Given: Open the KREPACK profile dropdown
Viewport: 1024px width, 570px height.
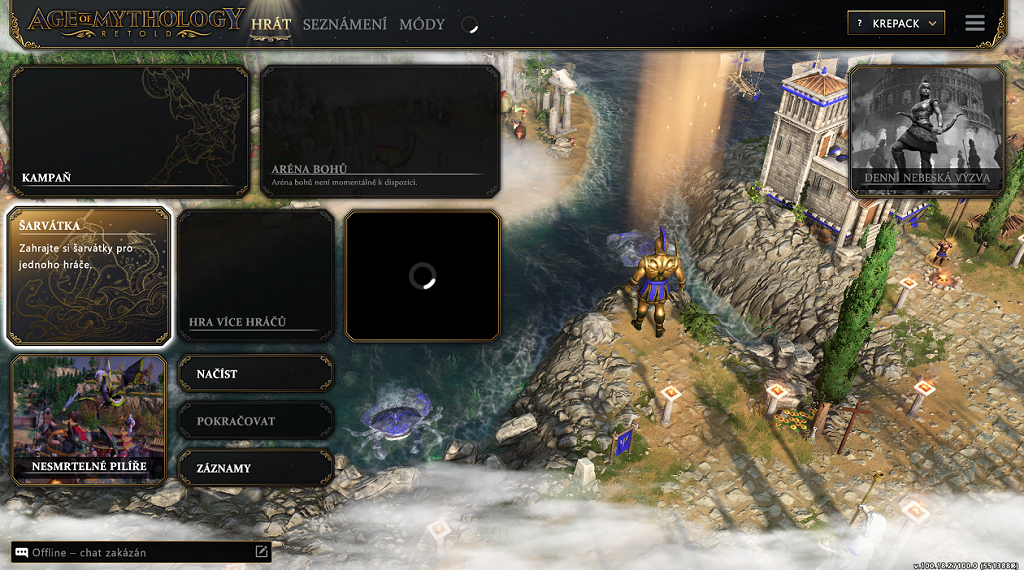Looking at the screenshot, I should pos(895,23).
